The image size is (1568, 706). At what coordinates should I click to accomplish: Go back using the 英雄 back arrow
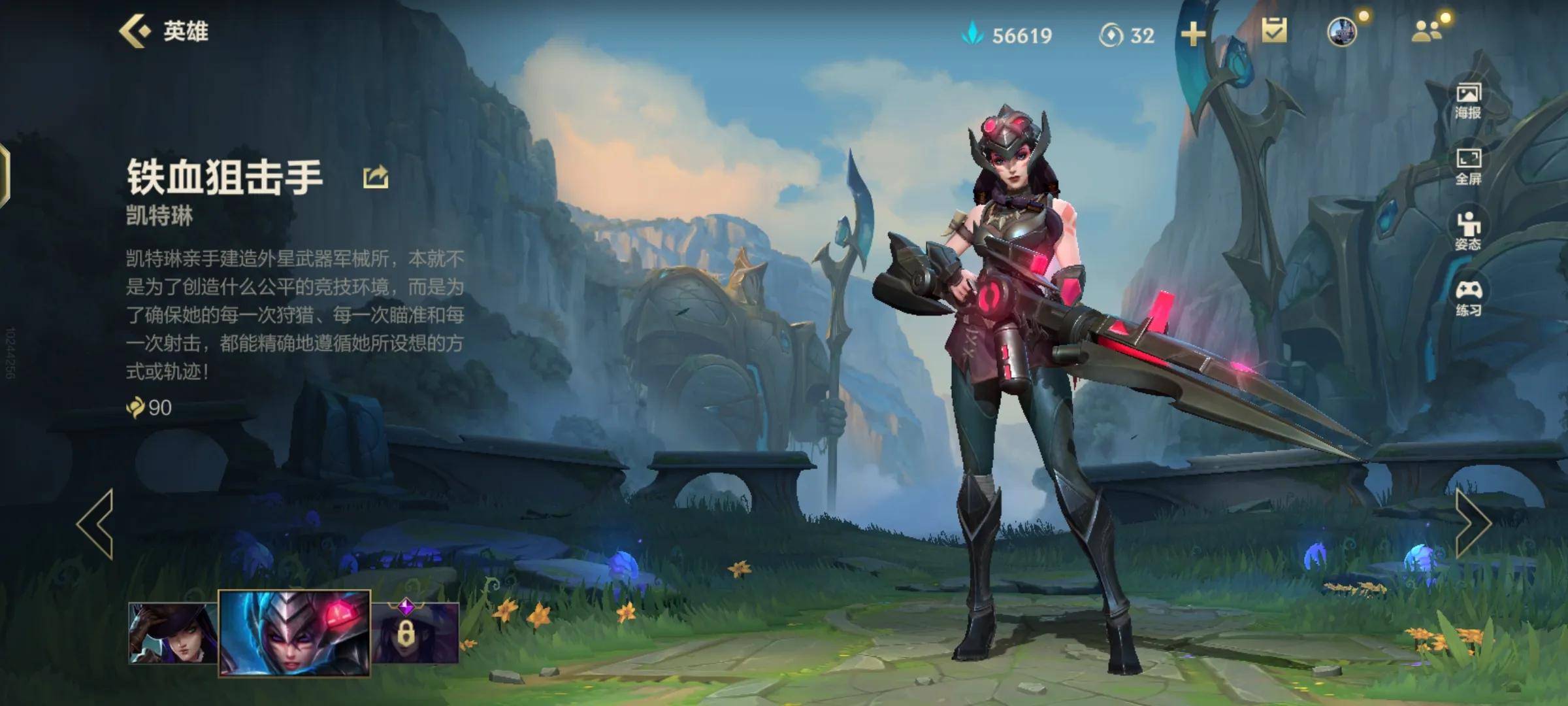pos(136,31)
